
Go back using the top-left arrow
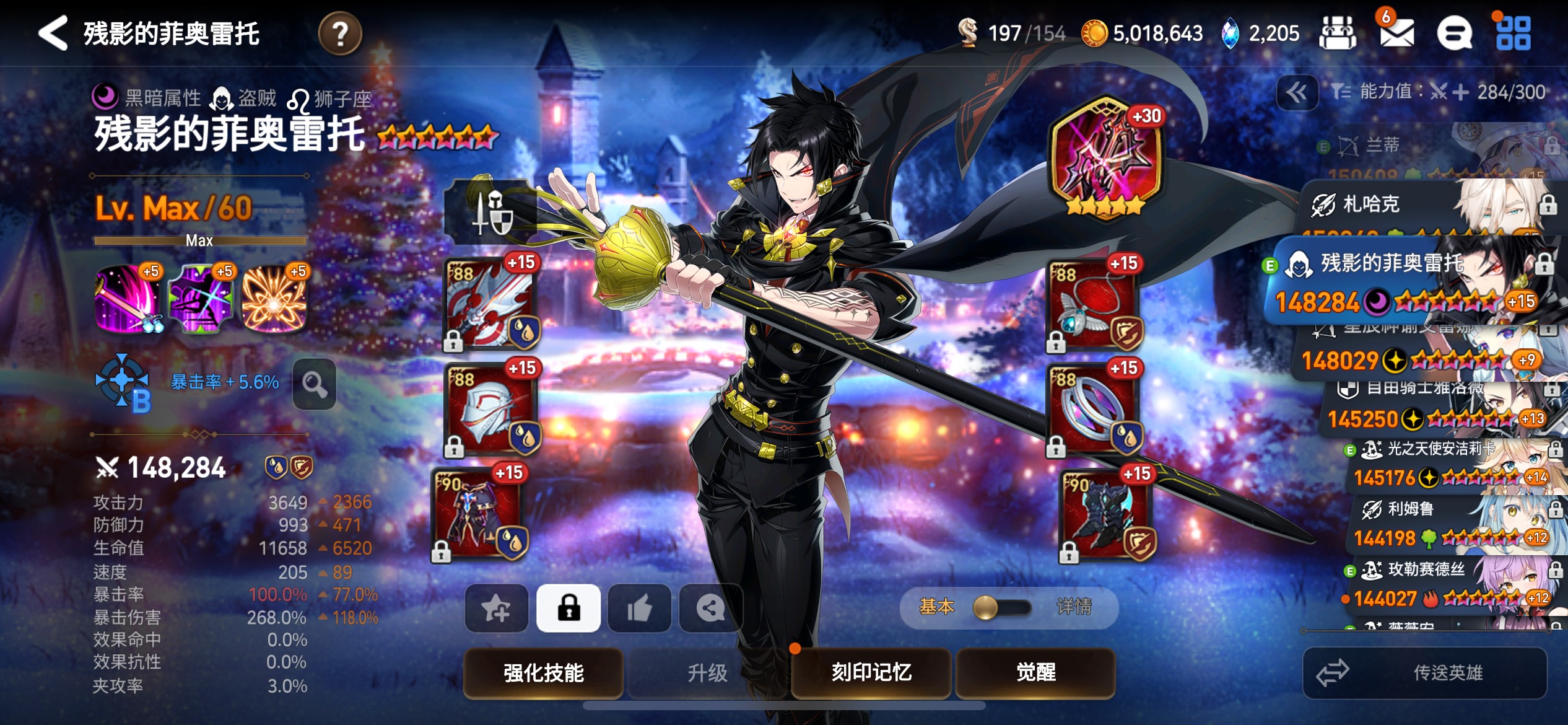[53, 33]
